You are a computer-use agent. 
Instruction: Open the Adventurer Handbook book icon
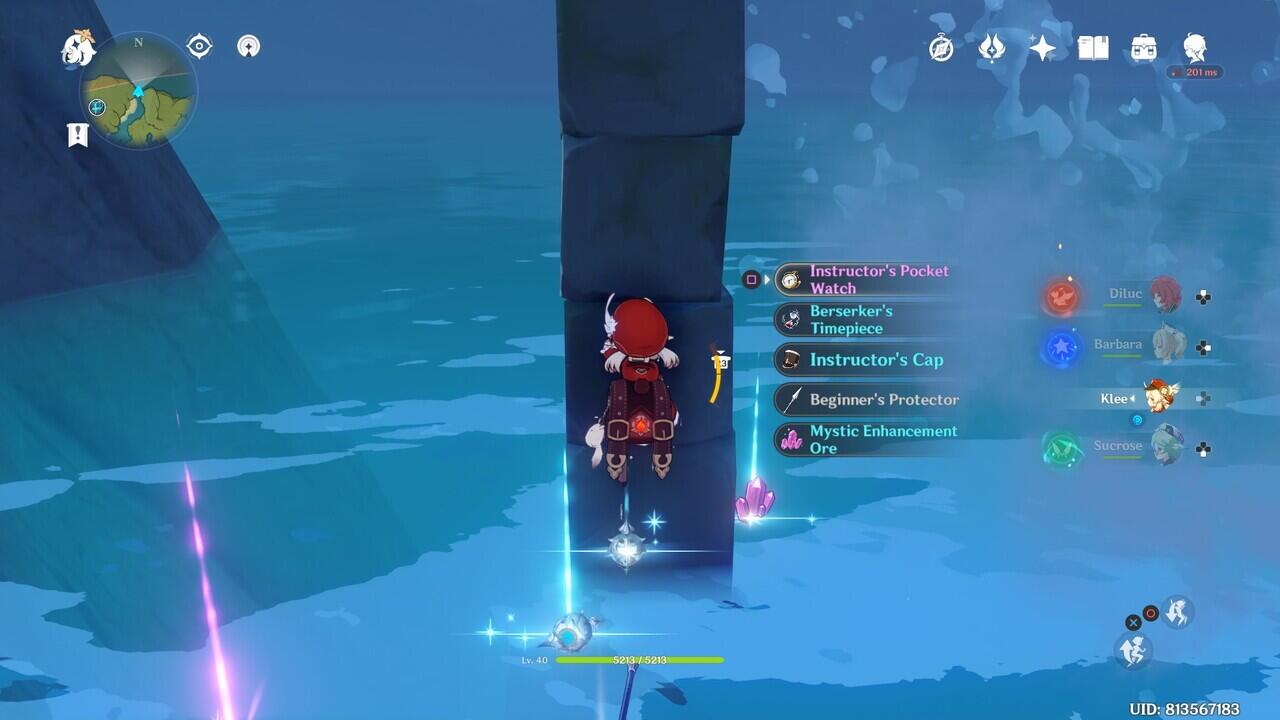1093,48
